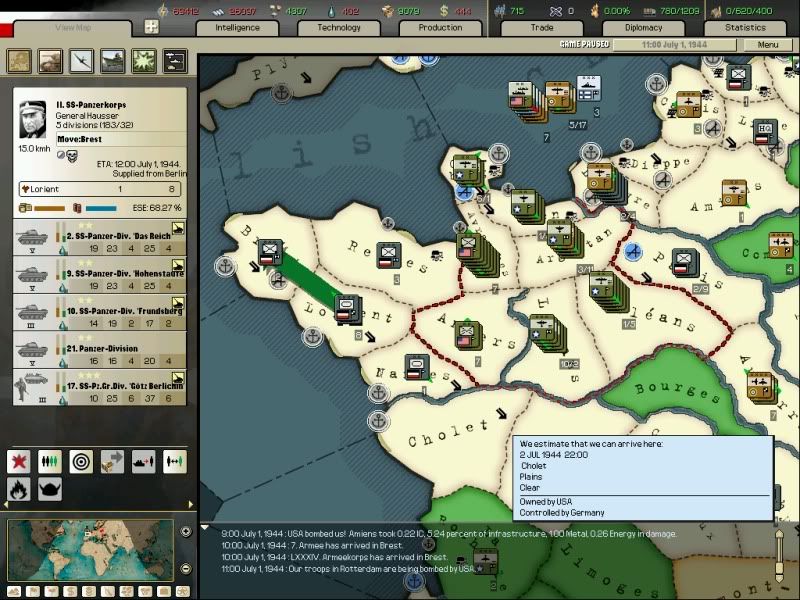Image resolution: width=800 pixels, height=600 pixels.
Task: Open the game Menu button
Action: 767,45
